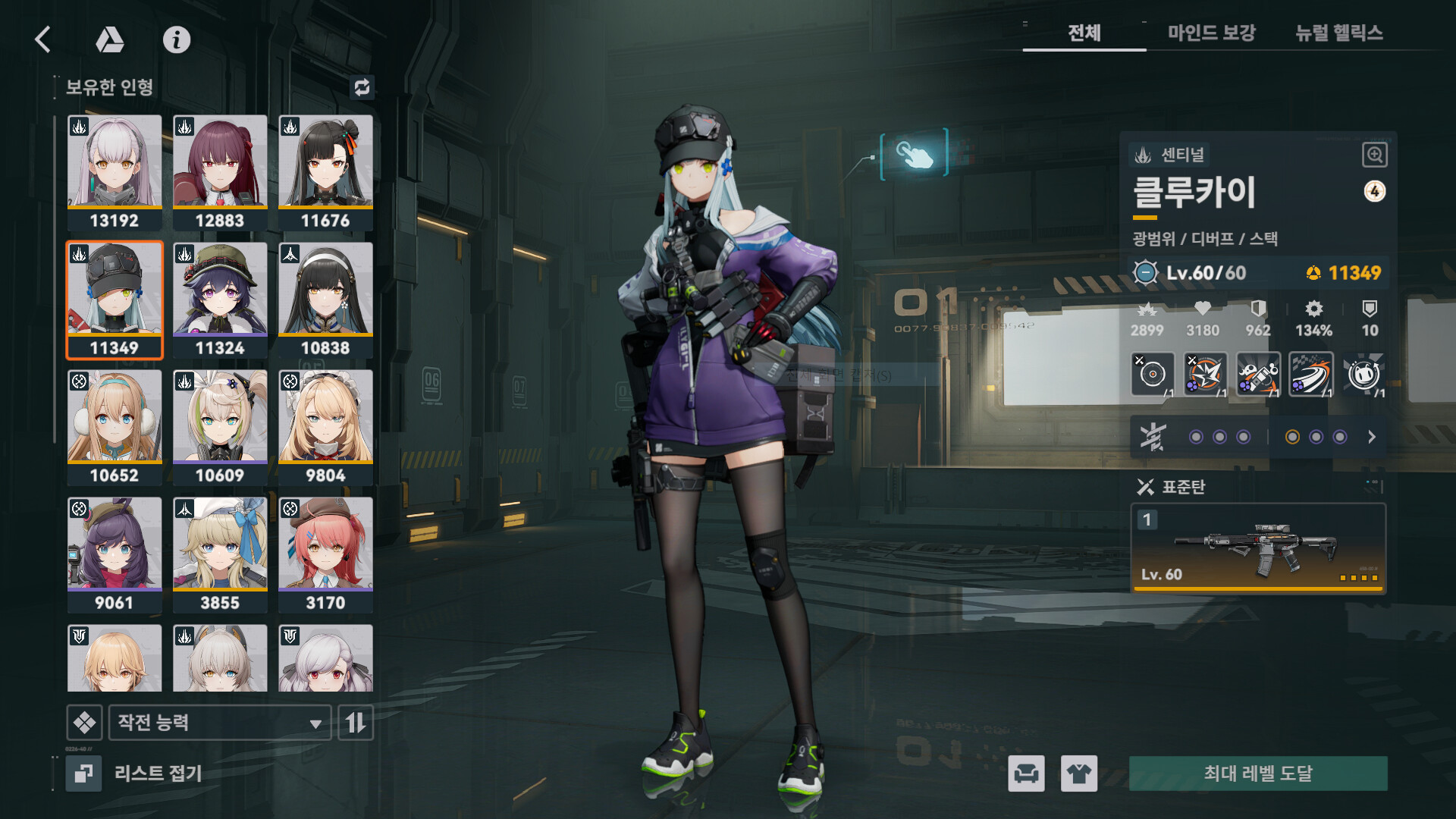
Task: Choose the red-haired doll with power 3170
Action: tap(325, 554)
